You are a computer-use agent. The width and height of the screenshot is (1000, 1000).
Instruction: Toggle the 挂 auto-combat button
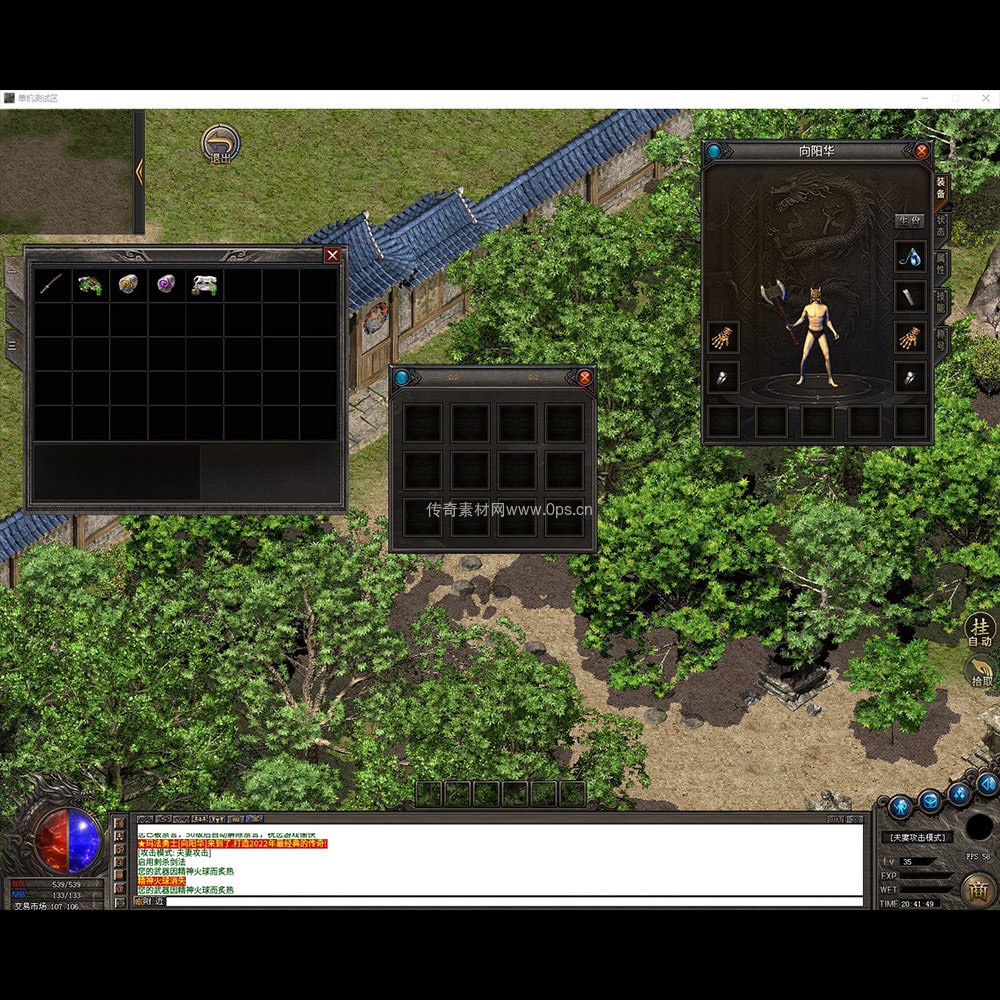(x=980, y=630)
